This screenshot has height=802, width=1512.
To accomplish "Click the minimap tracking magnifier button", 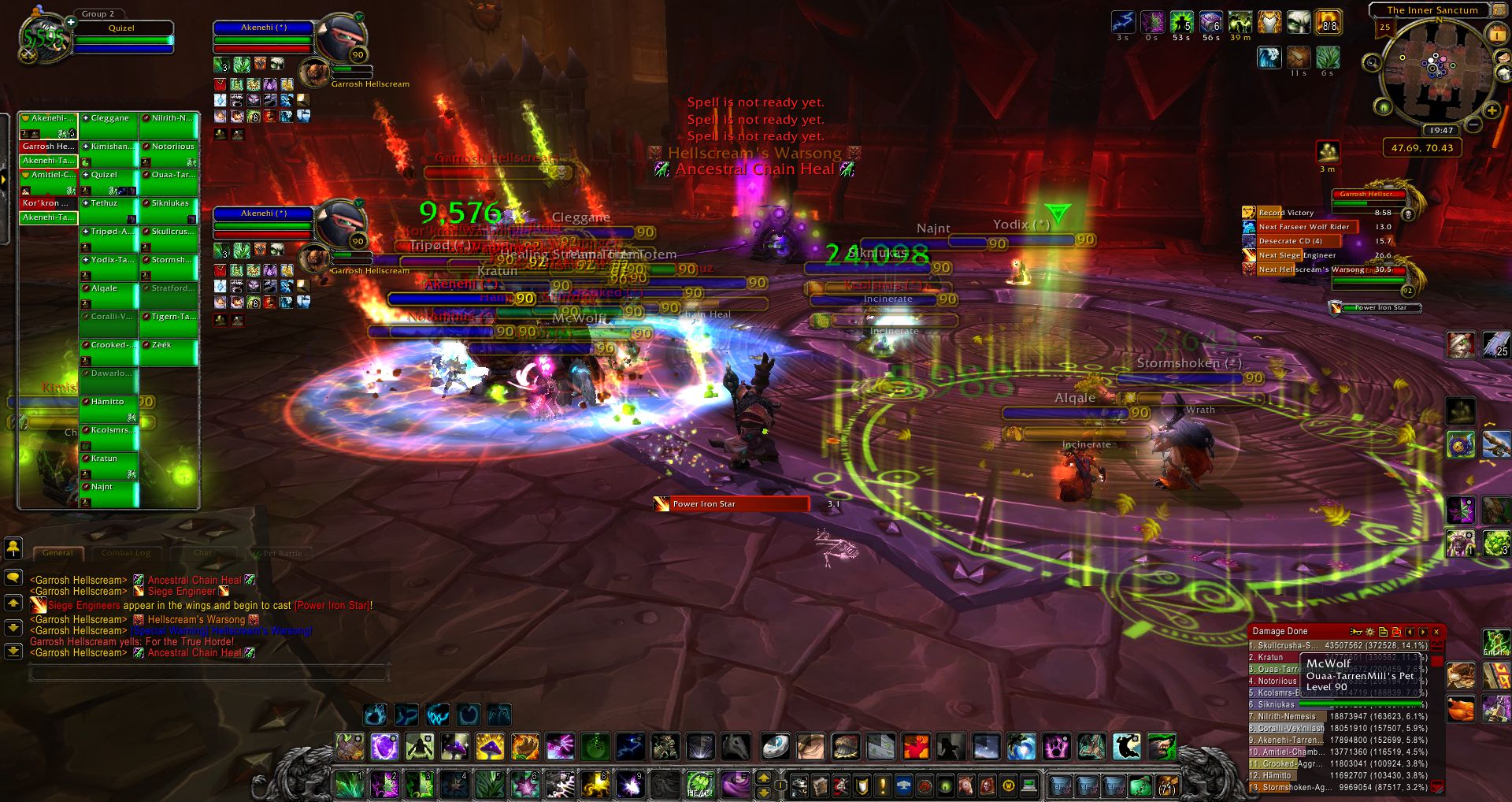I will click(x=1372, y=62).
